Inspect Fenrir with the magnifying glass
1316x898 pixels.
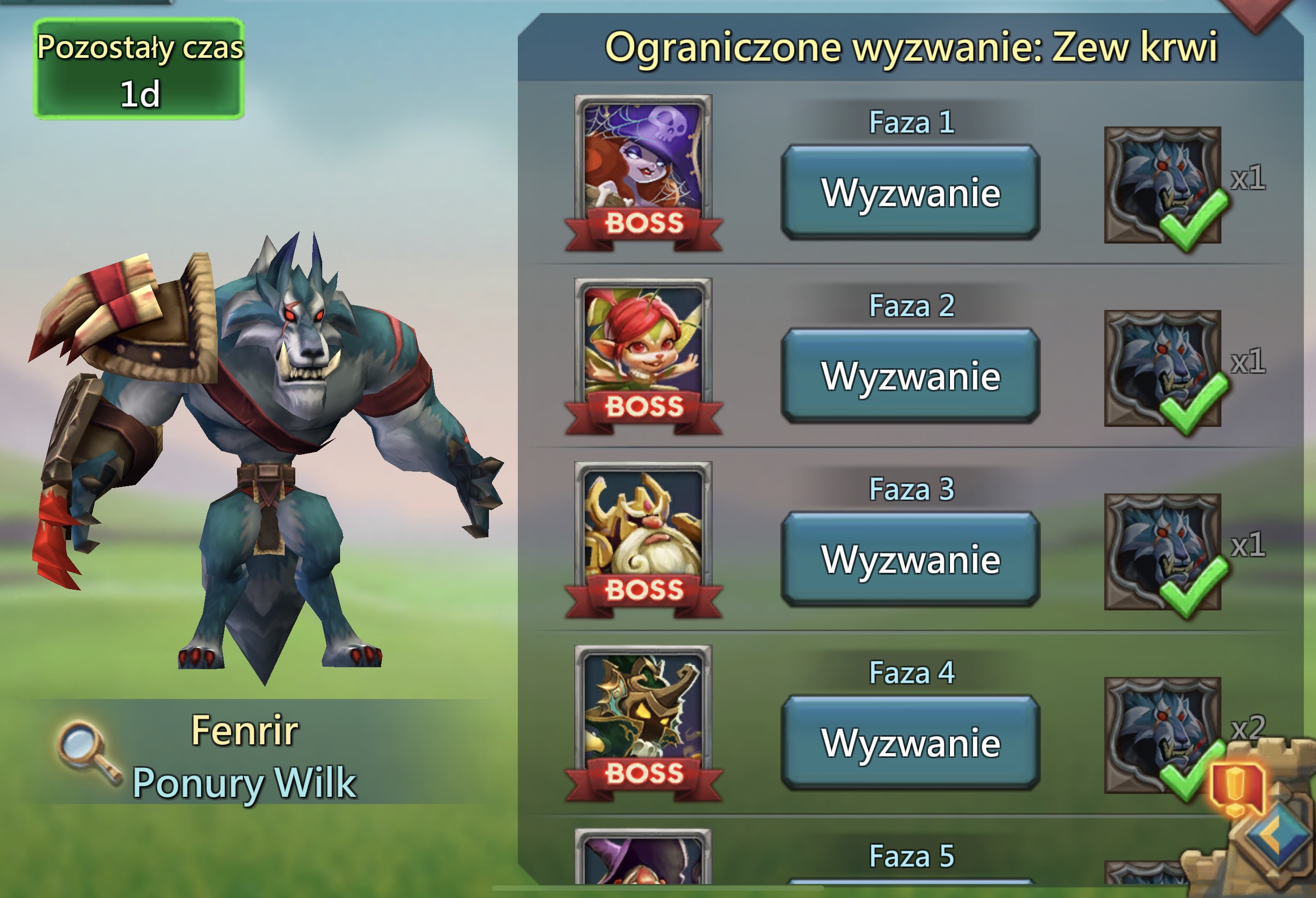(88, 752)
